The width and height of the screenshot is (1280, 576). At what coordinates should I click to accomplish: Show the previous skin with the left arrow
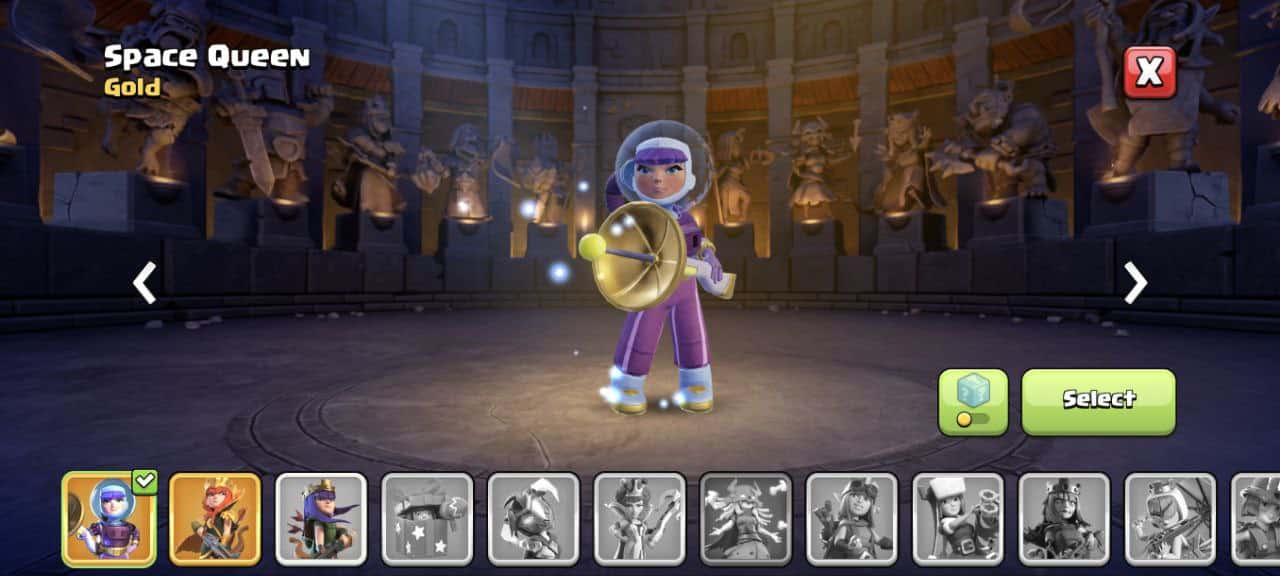pos(145,283)
